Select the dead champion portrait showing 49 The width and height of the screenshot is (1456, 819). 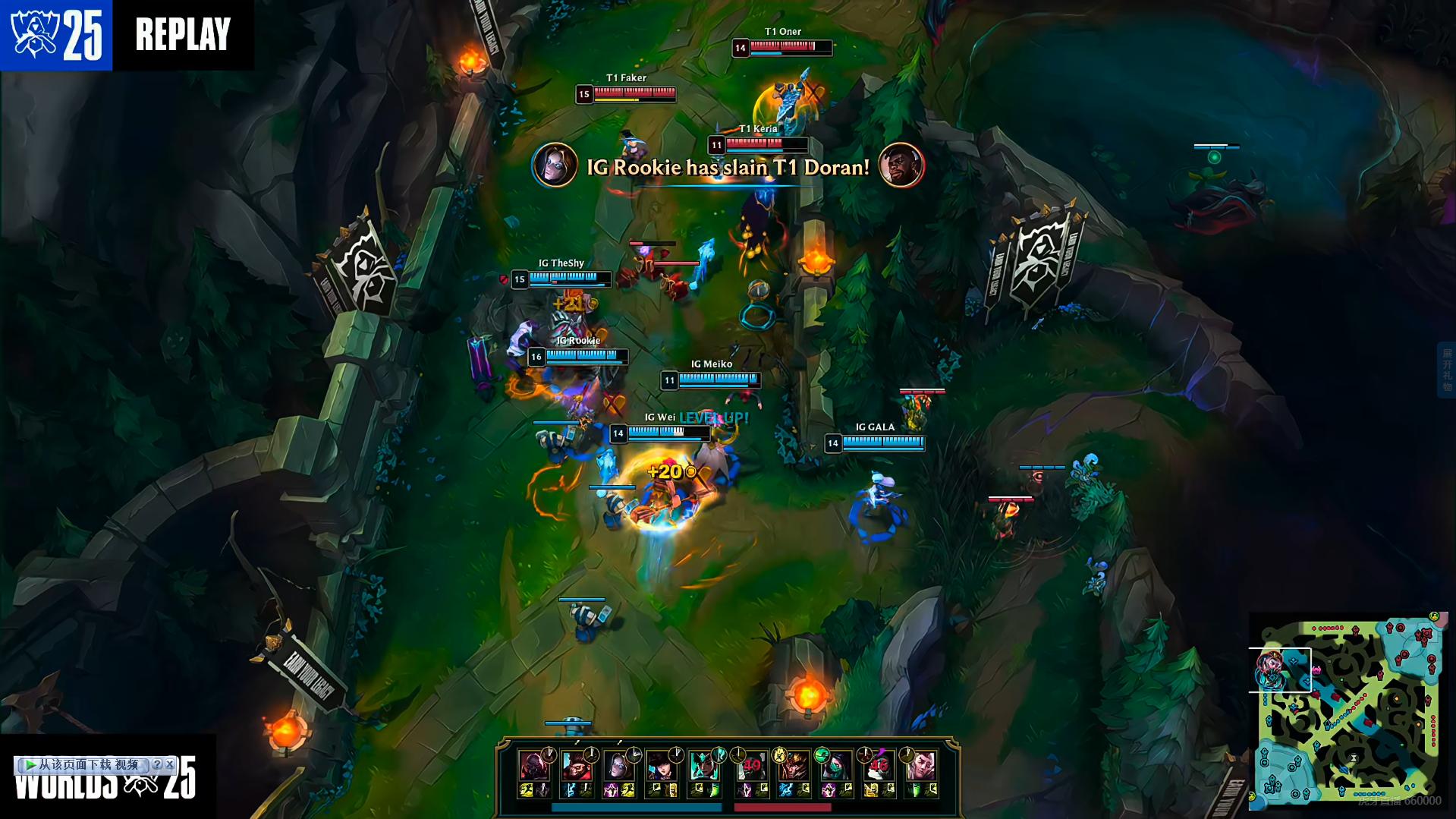pos(751,767)
